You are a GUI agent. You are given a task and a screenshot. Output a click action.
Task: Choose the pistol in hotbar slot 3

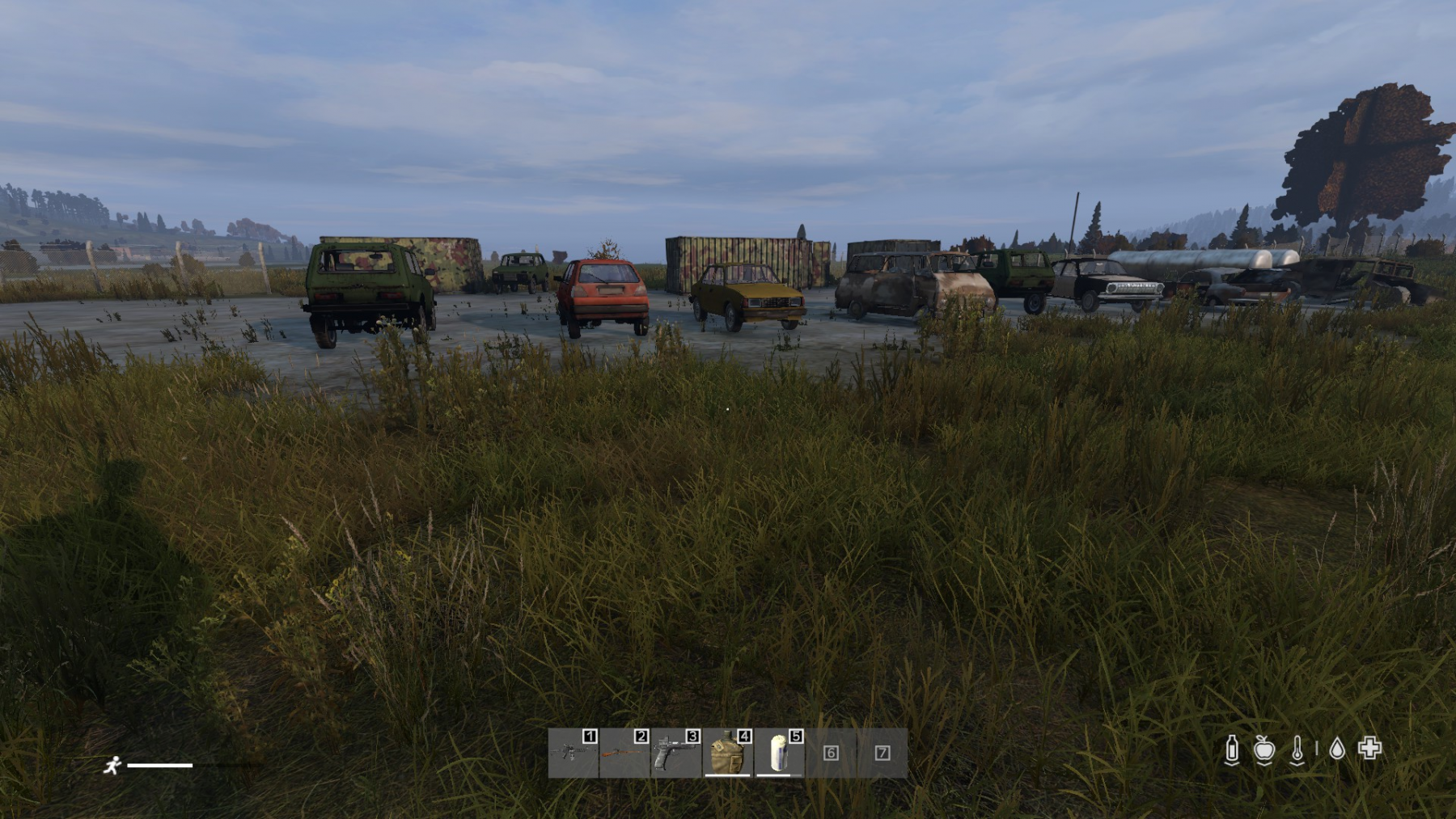pyautogui.click(x=675, y=753)
